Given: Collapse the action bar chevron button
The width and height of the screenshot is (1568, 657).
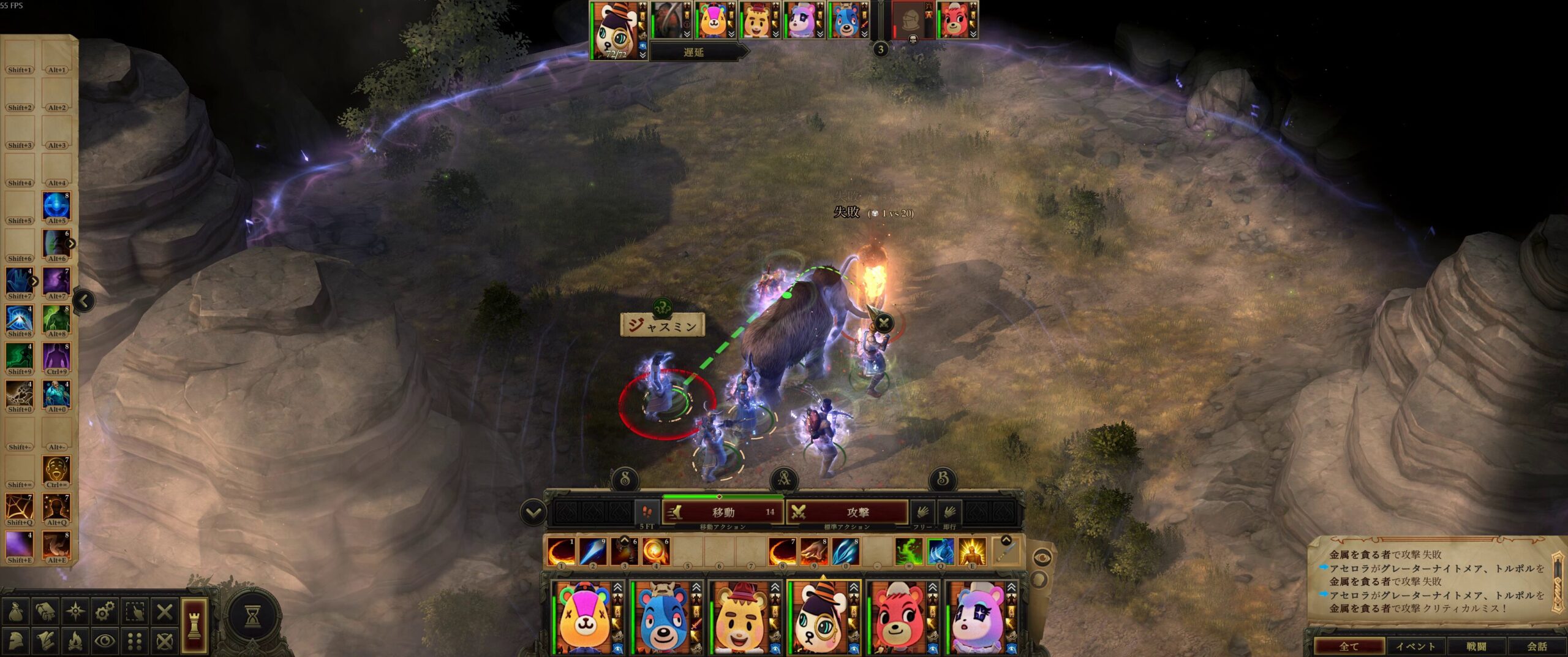Looking at the screenshot, I should 533,512.
